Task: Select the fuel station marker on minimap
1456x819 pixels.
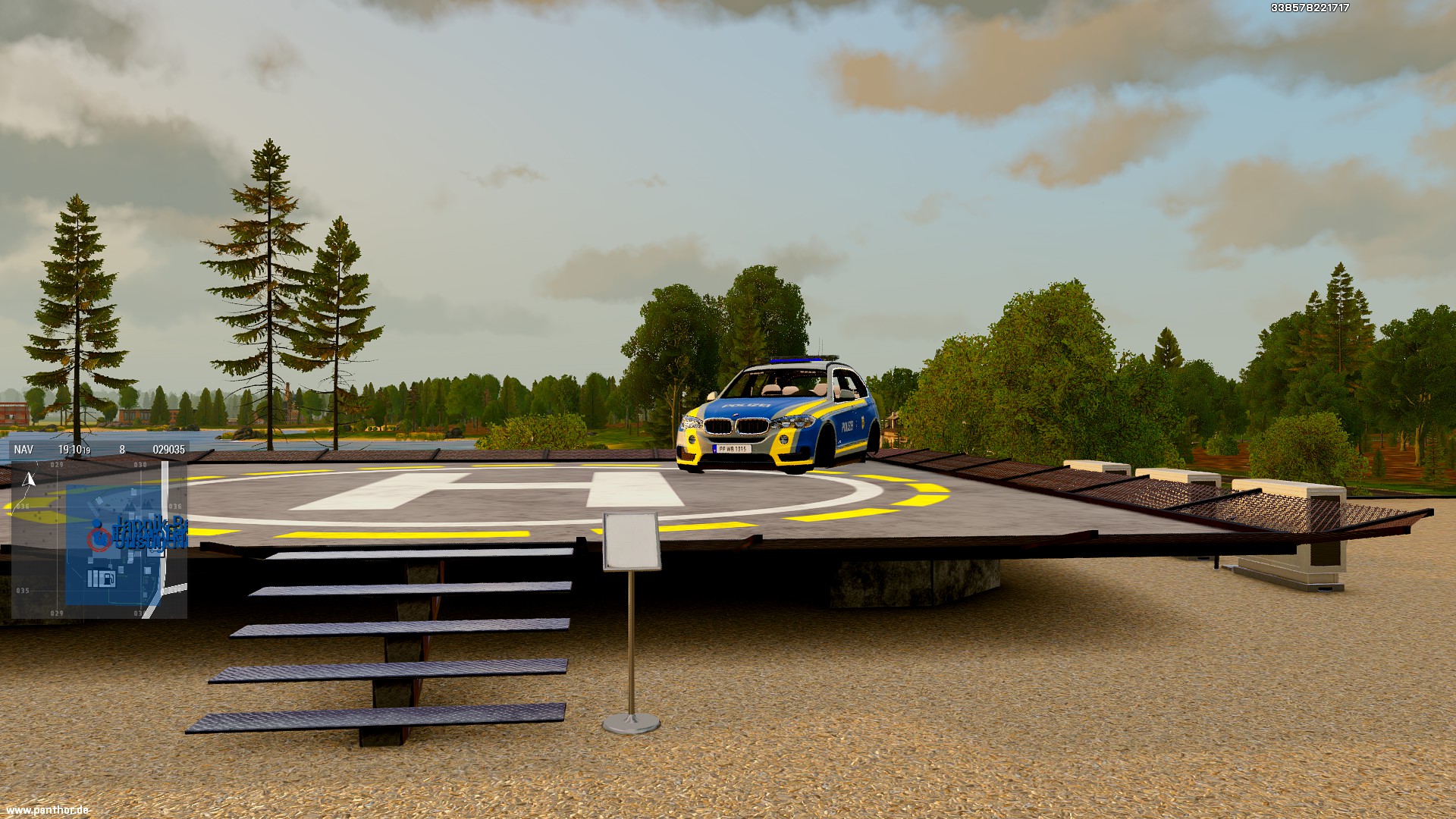Action: 107,580
